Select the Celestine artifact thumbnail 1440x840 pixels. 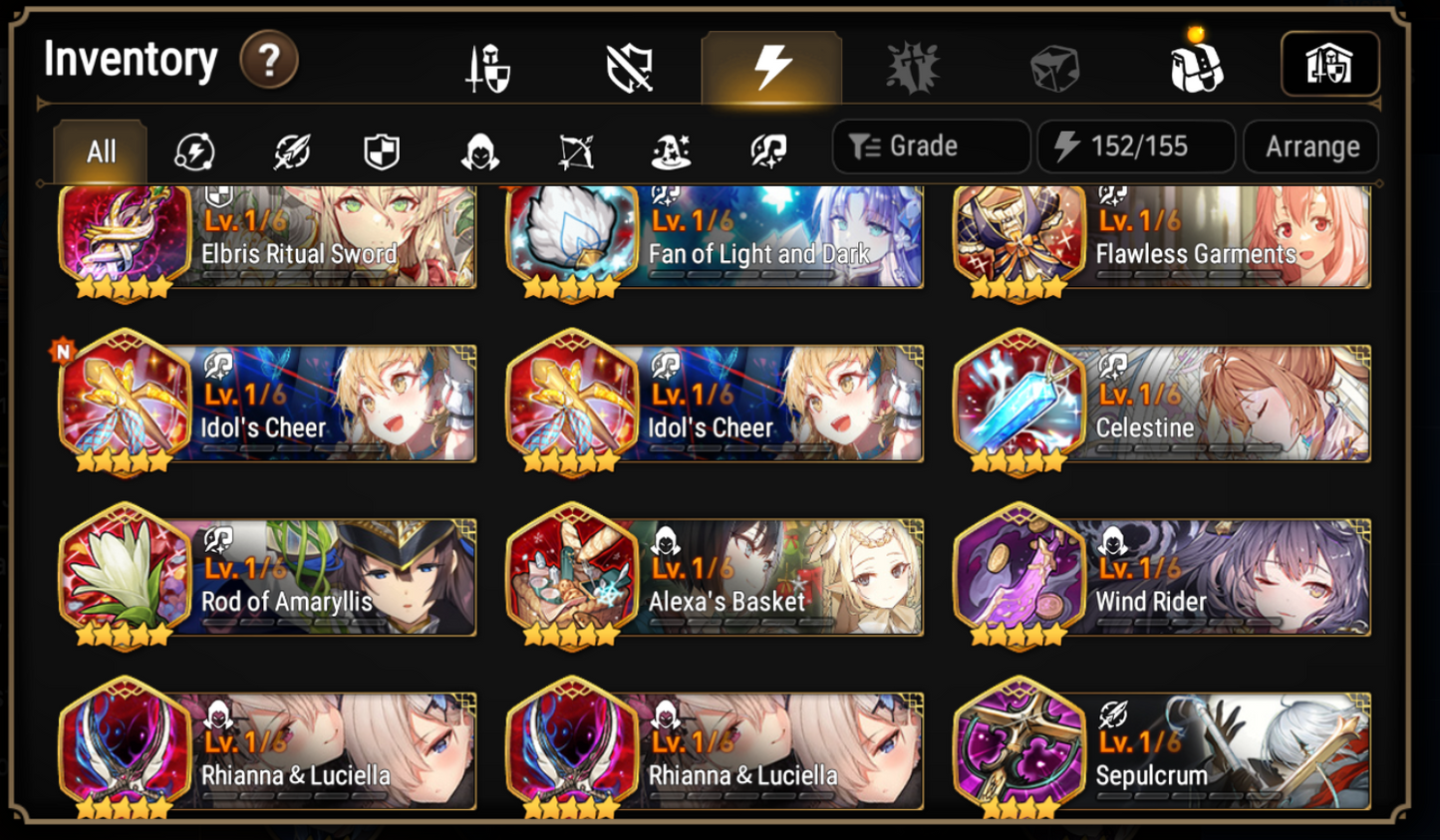(1019, 404)
